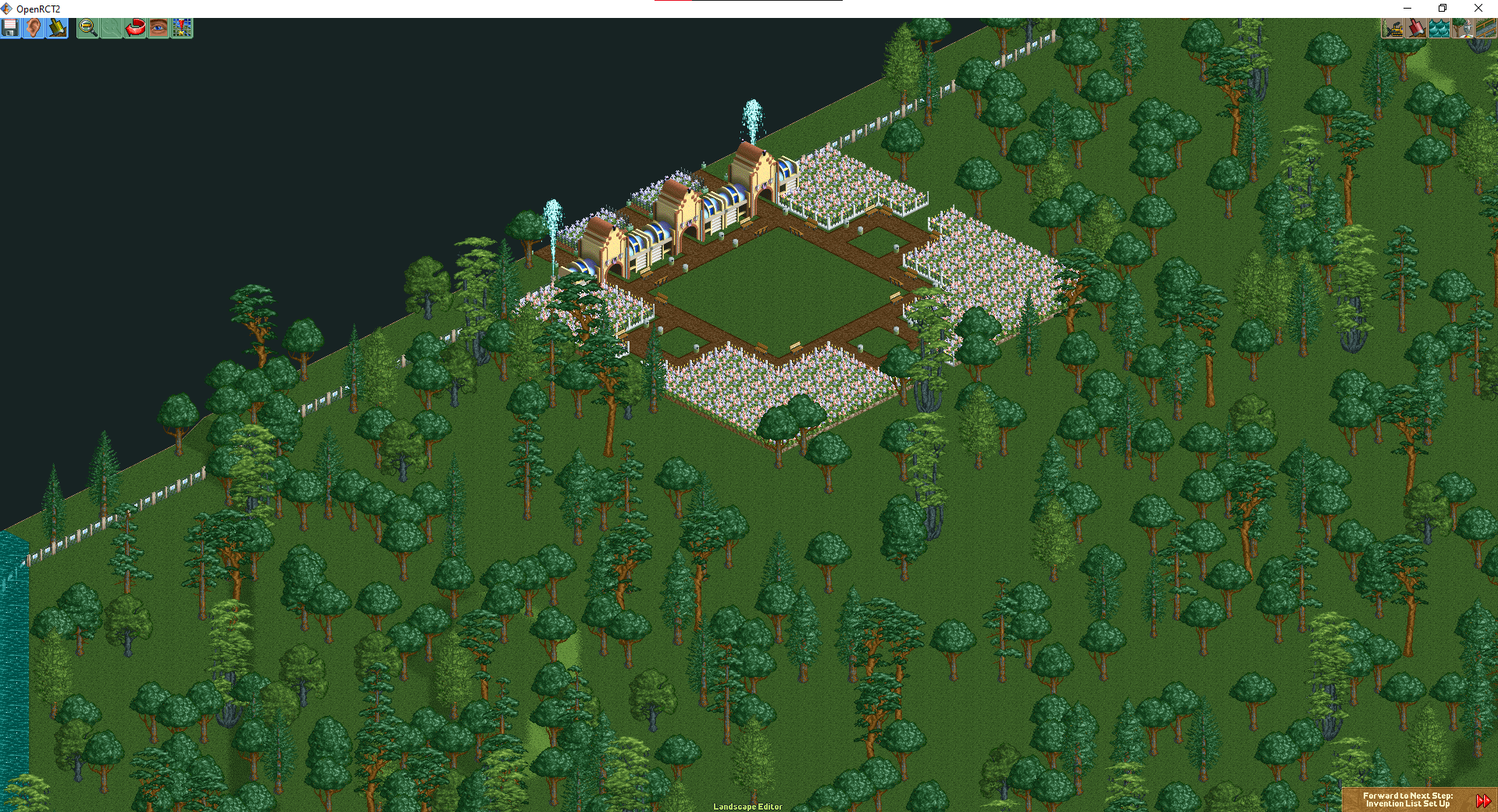Open sound options with the ear icon
The width and height of the screenshot is (1498, 812).
pyautogui.click(x=33, y=28)
